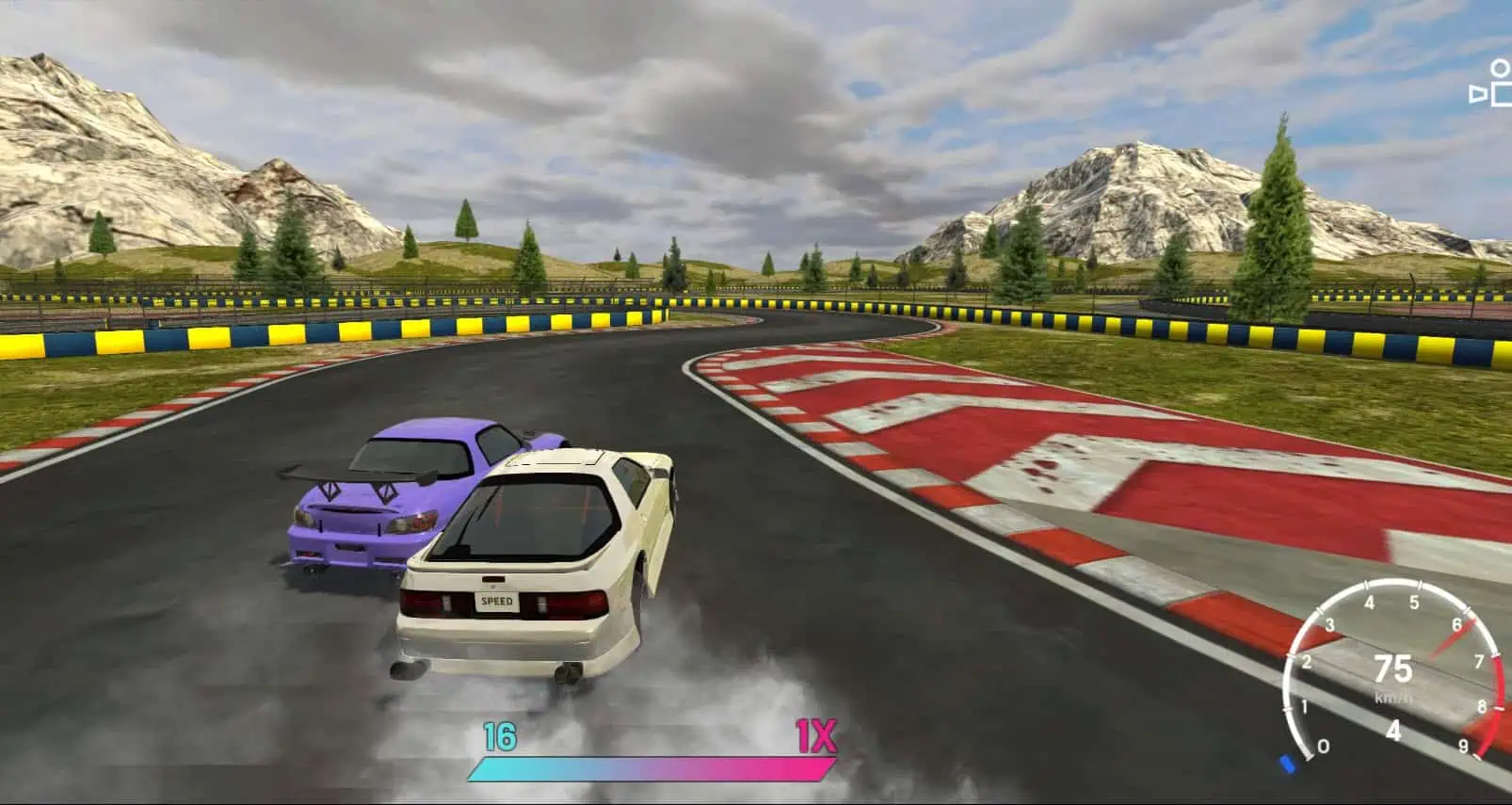Select the number 9 on the tachometer

(1464, 744)
